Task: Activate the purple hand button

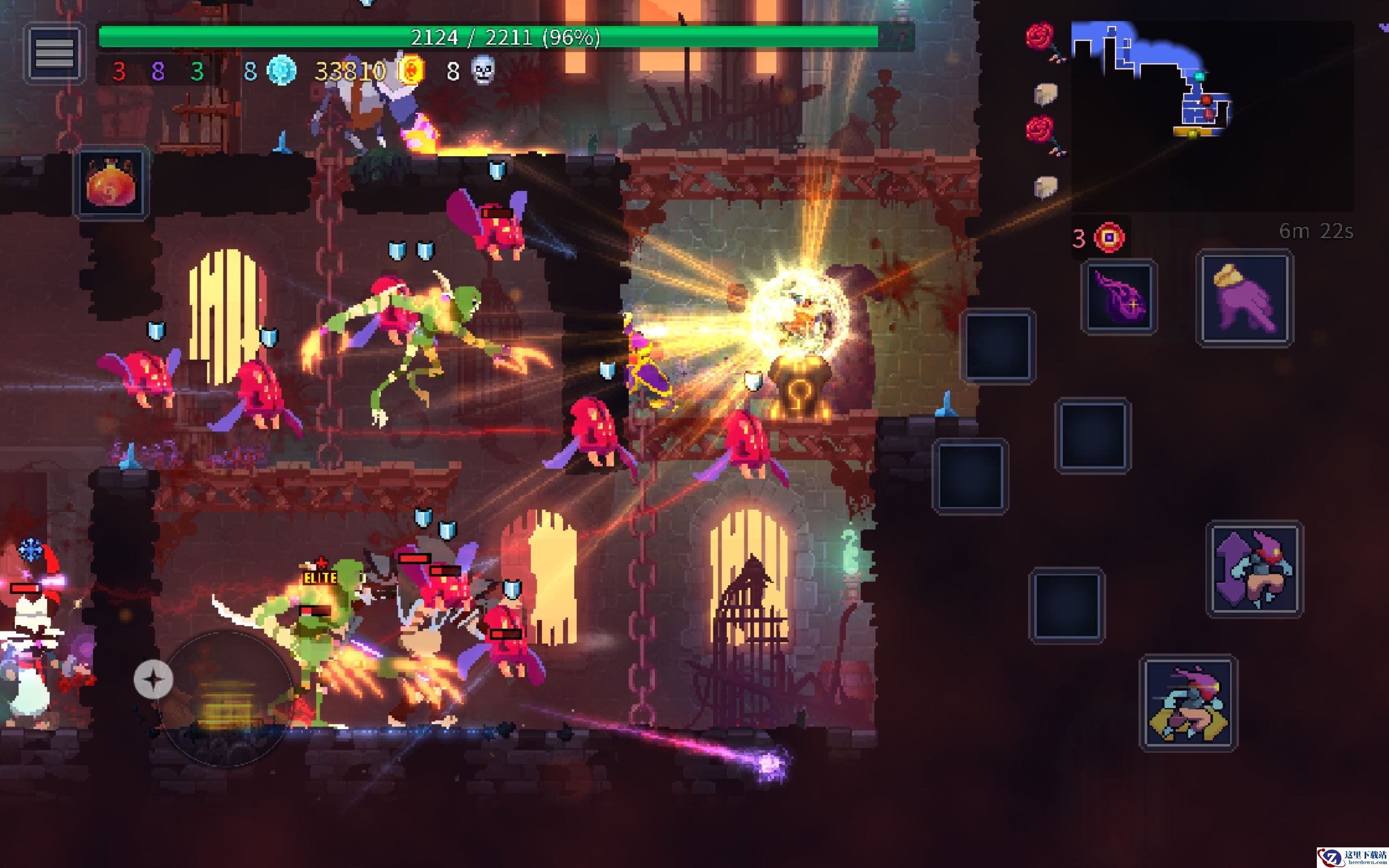Action: pyautogui.click(x=1244, y=298)
